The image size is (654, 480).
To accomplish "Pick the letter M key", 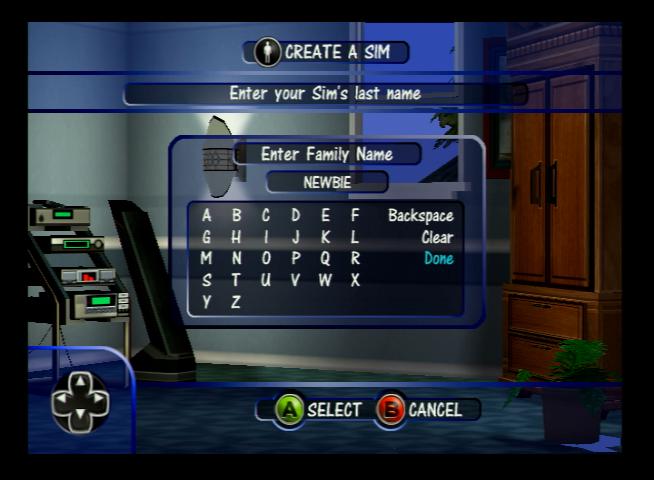I will 207,258.
